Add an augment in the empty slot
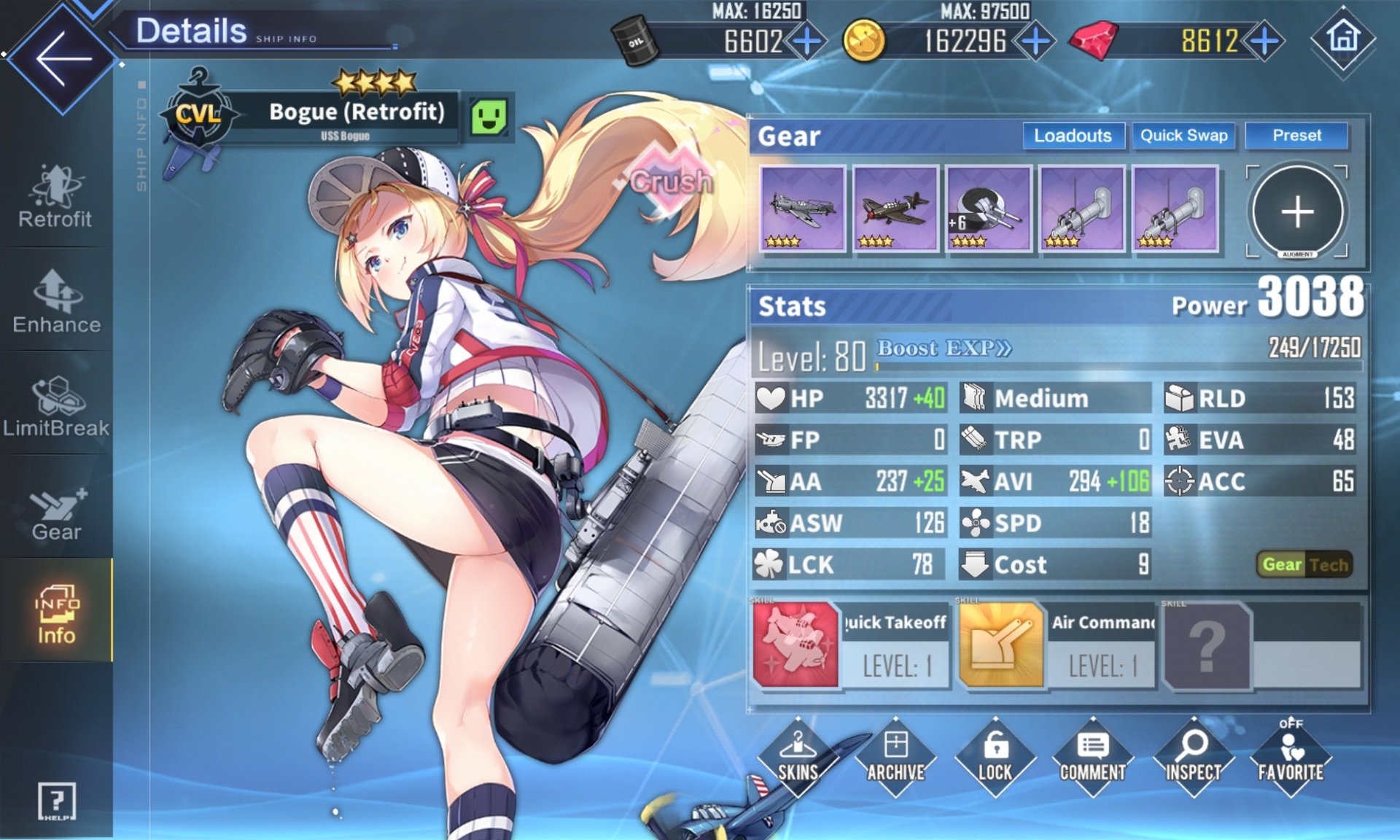 pos(1297,211)
